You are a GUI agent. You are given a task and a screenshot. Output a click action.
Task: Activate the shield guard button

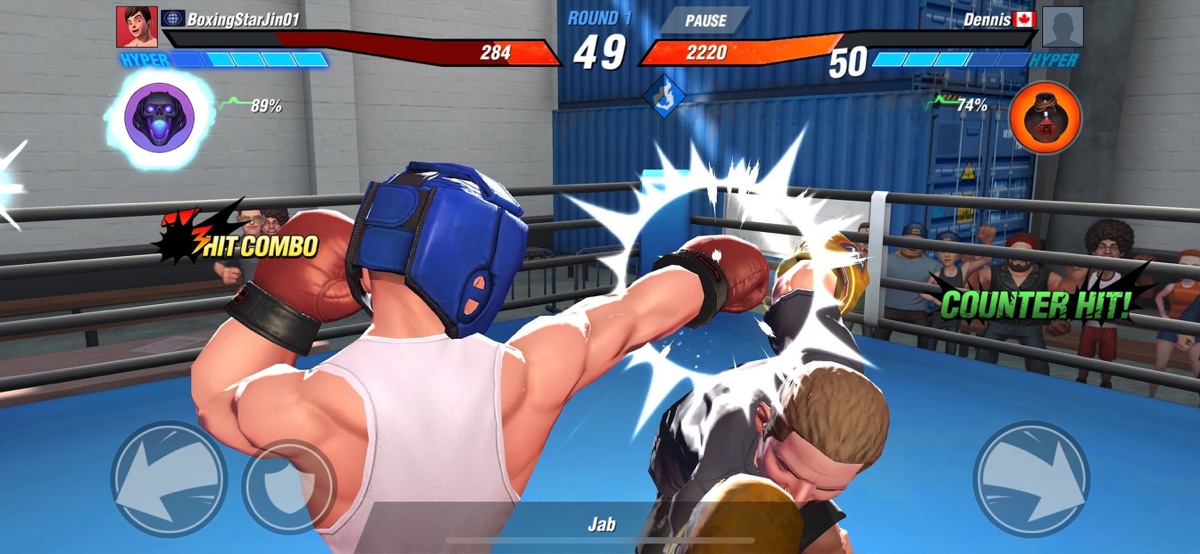click(x=289, y=487)
